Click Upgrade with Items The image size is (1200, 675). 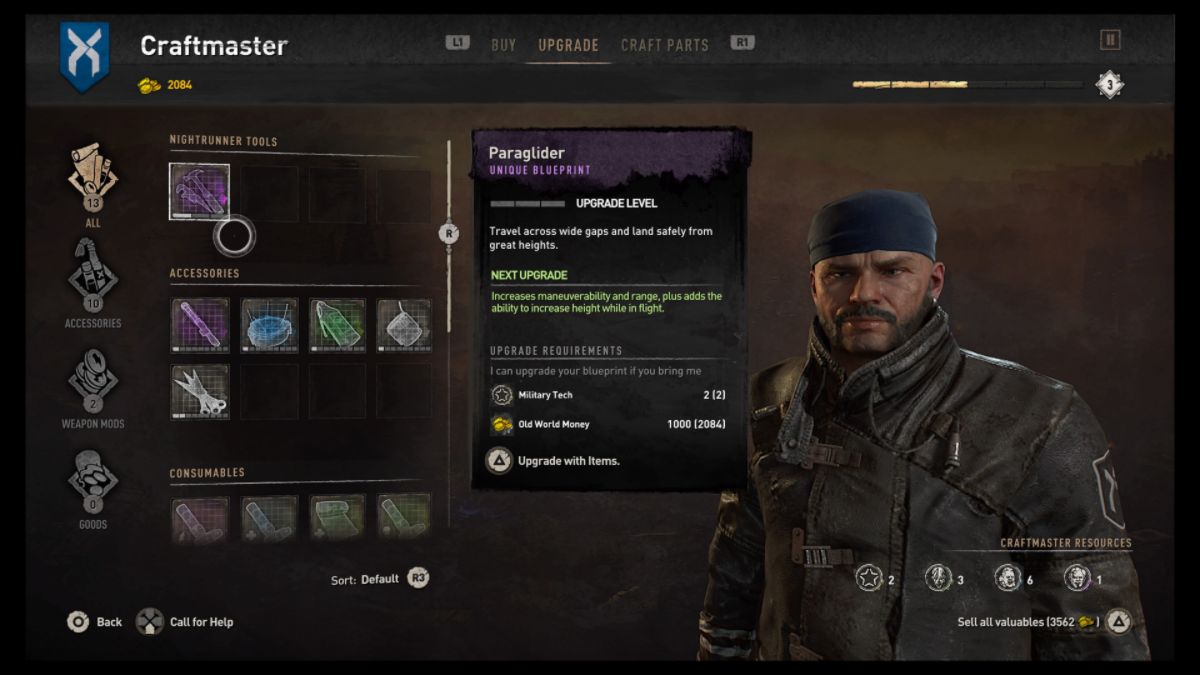(553, 461)
